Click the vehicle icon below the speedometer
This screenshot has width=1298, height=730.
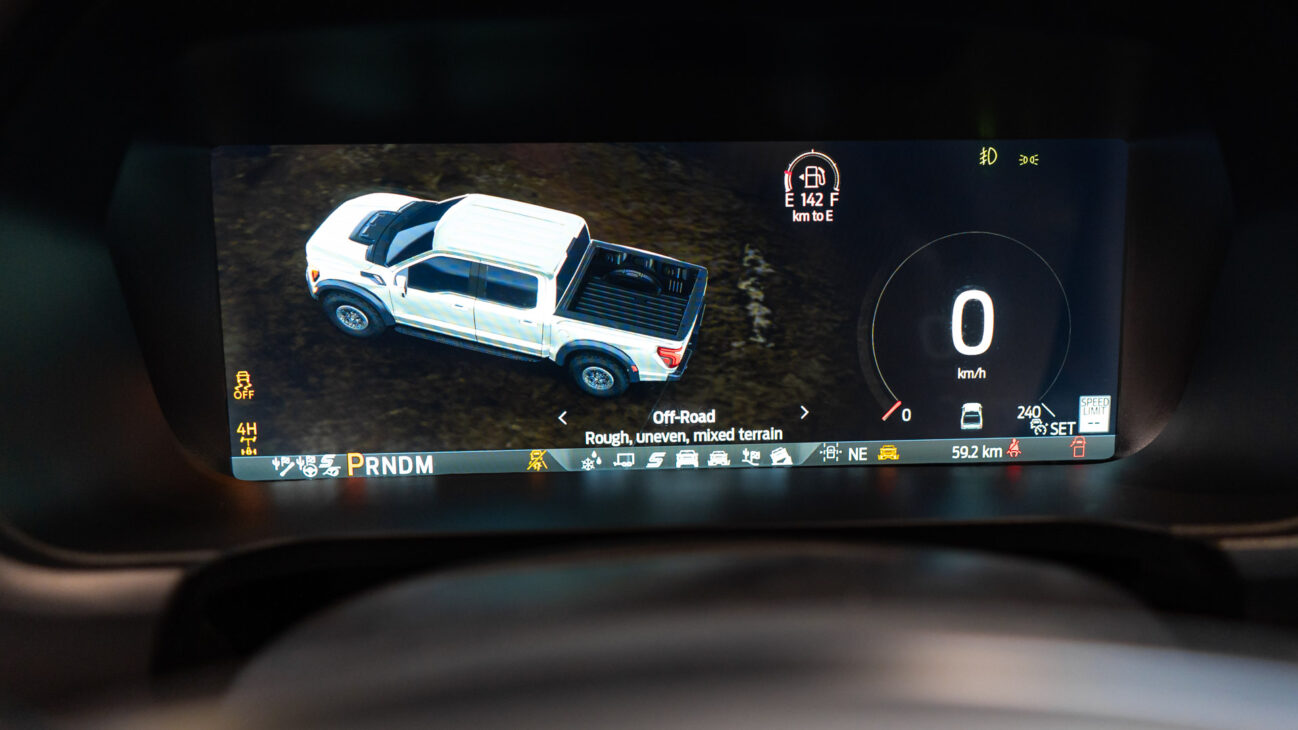pos(970,415)
